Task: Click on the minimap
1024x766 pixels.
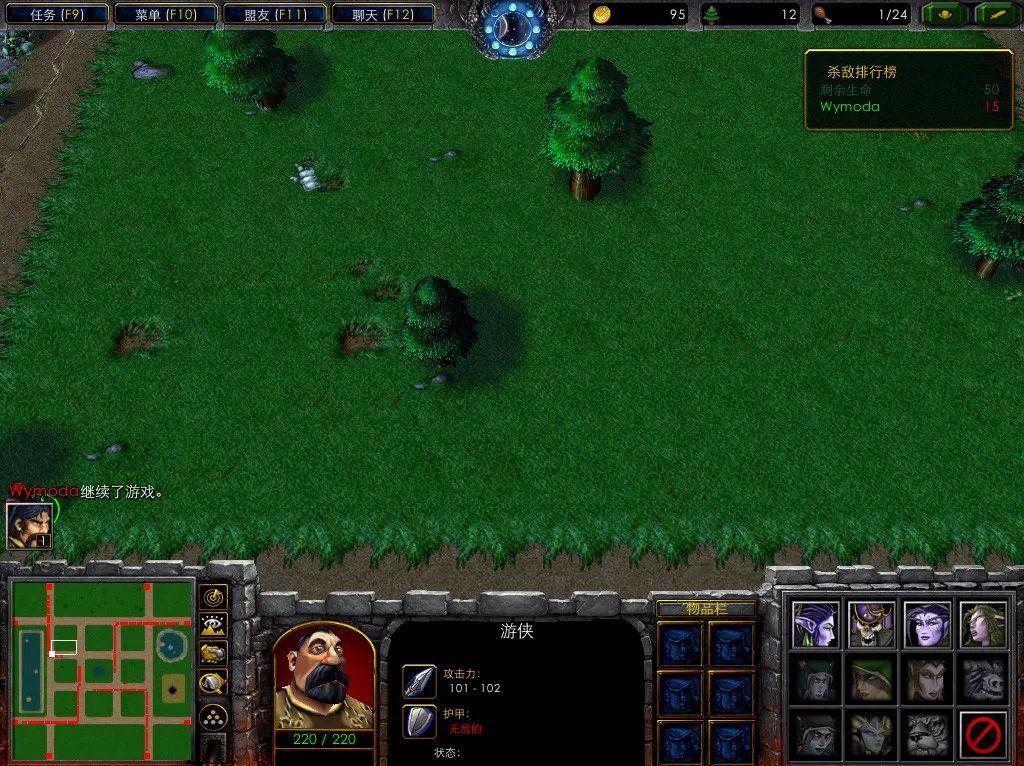Action: tap(101, 670)
